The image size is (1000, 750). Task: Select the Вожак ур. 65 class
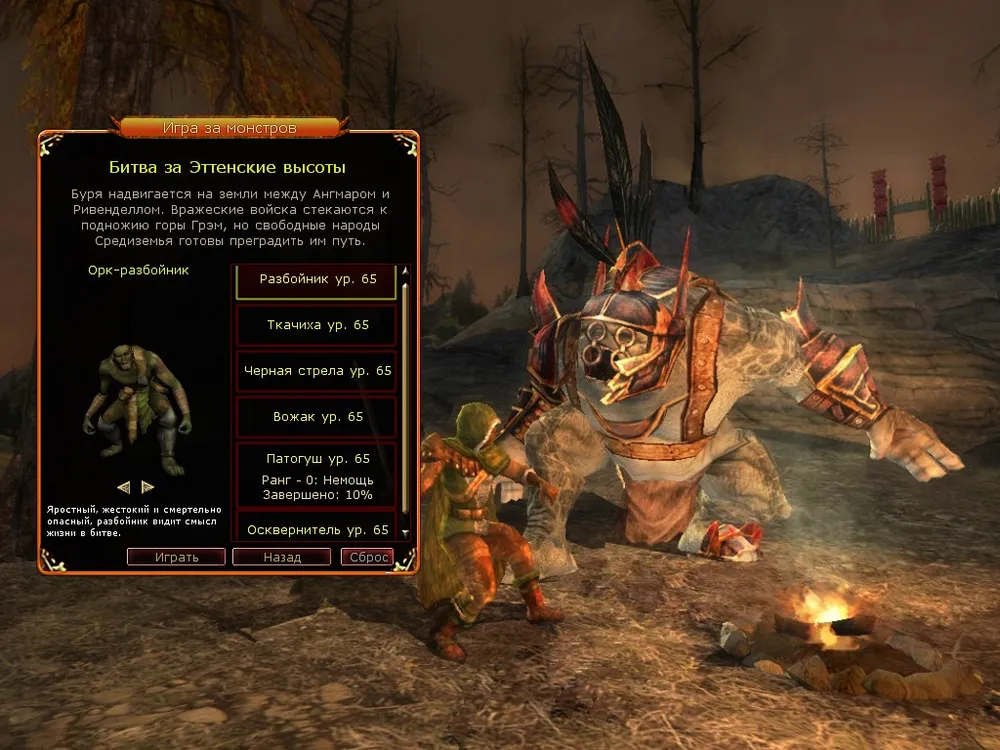[317, 417]
